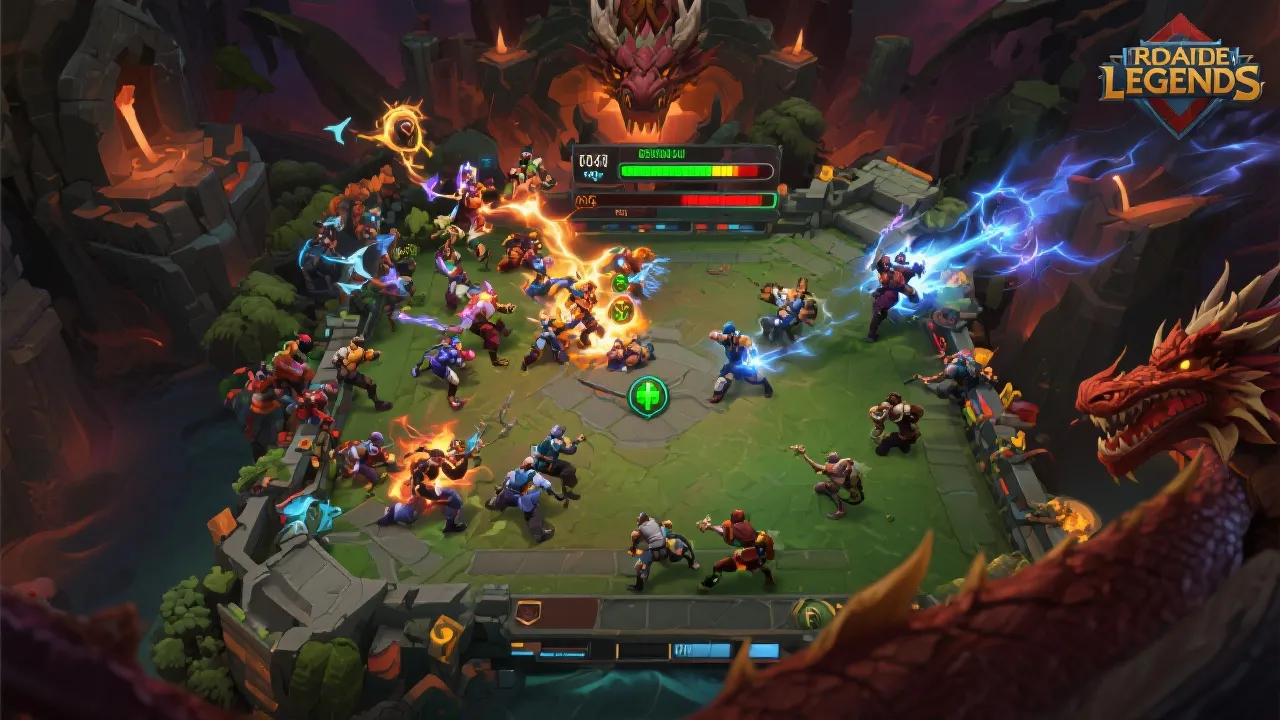Activate the green round emblem on bottom bar
The image size is (1280, 720).
[813, 613]
